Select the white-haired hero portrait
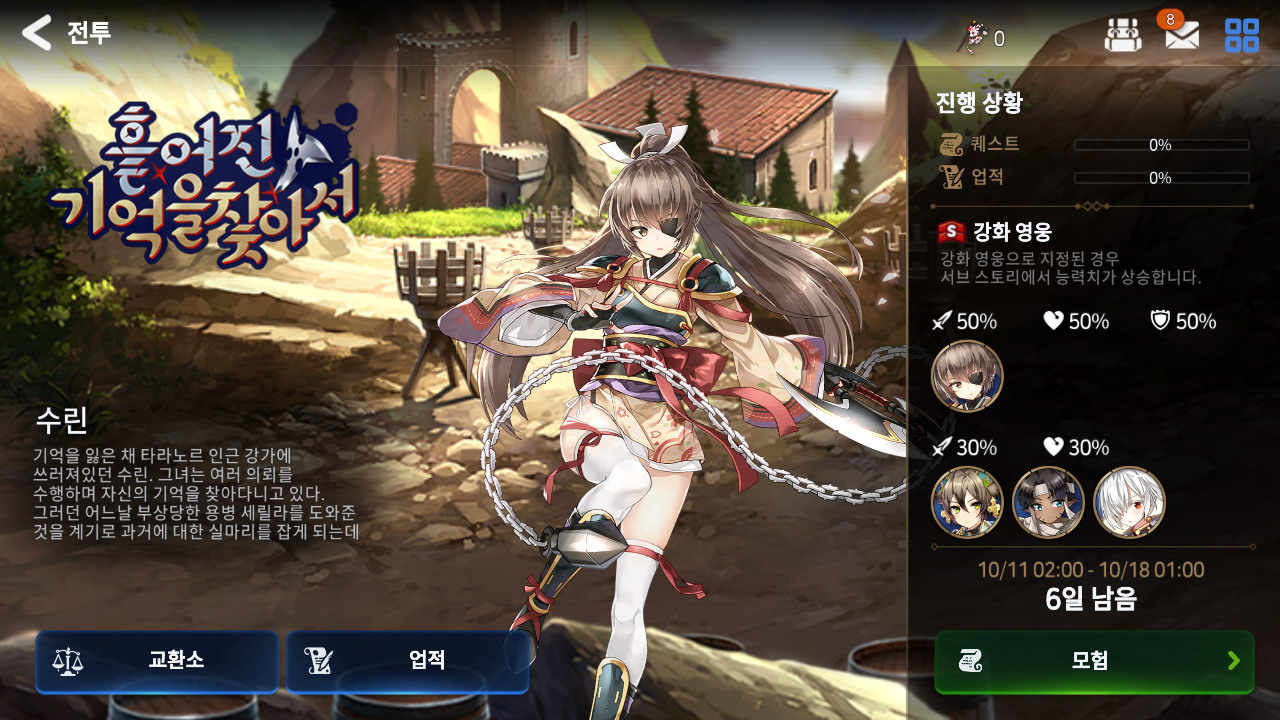Image resolution: width=1280 pixels, height=720 pixels. (1129, 502)
